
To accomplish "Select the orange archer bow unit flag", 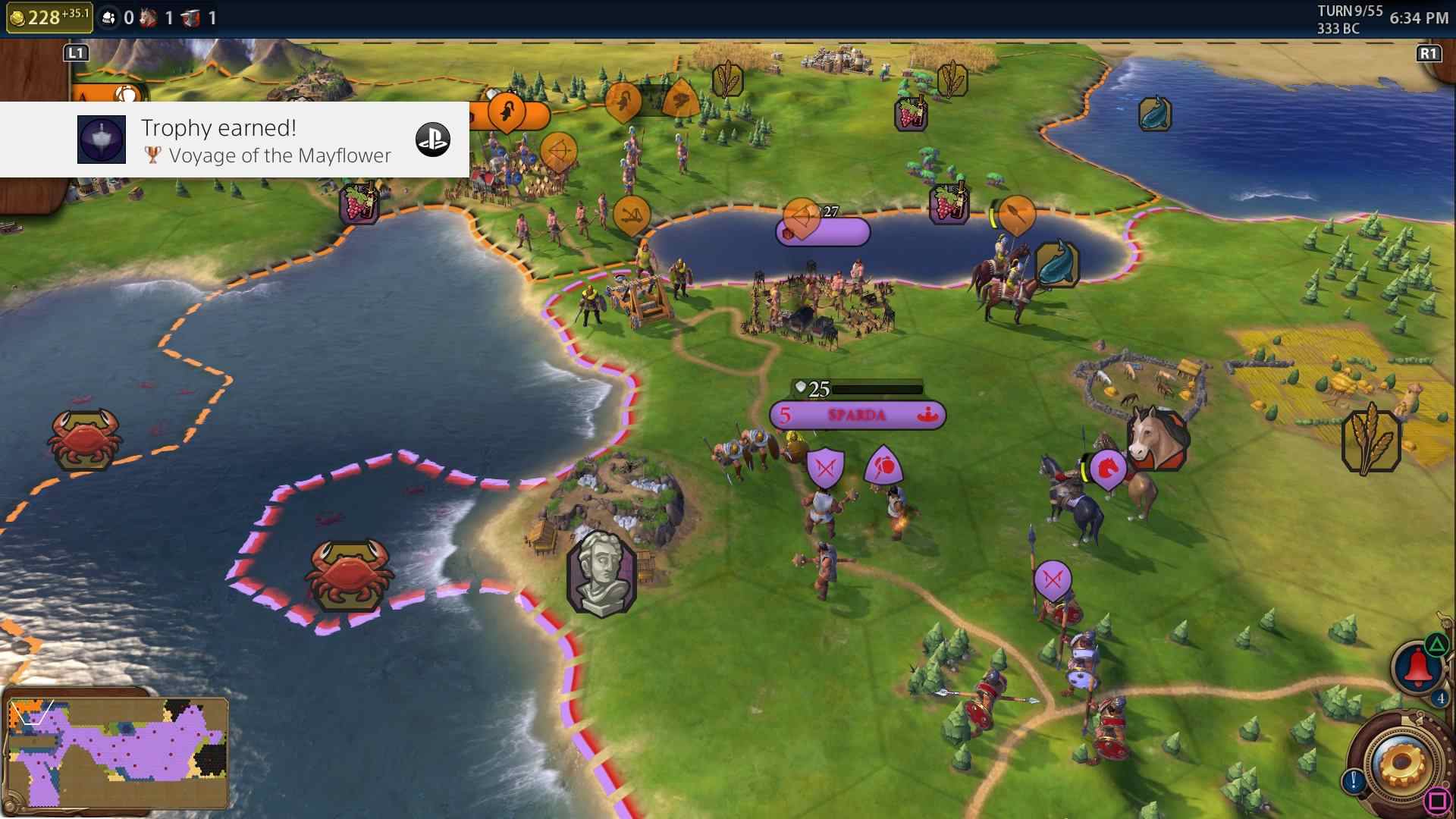I will 559,150.
